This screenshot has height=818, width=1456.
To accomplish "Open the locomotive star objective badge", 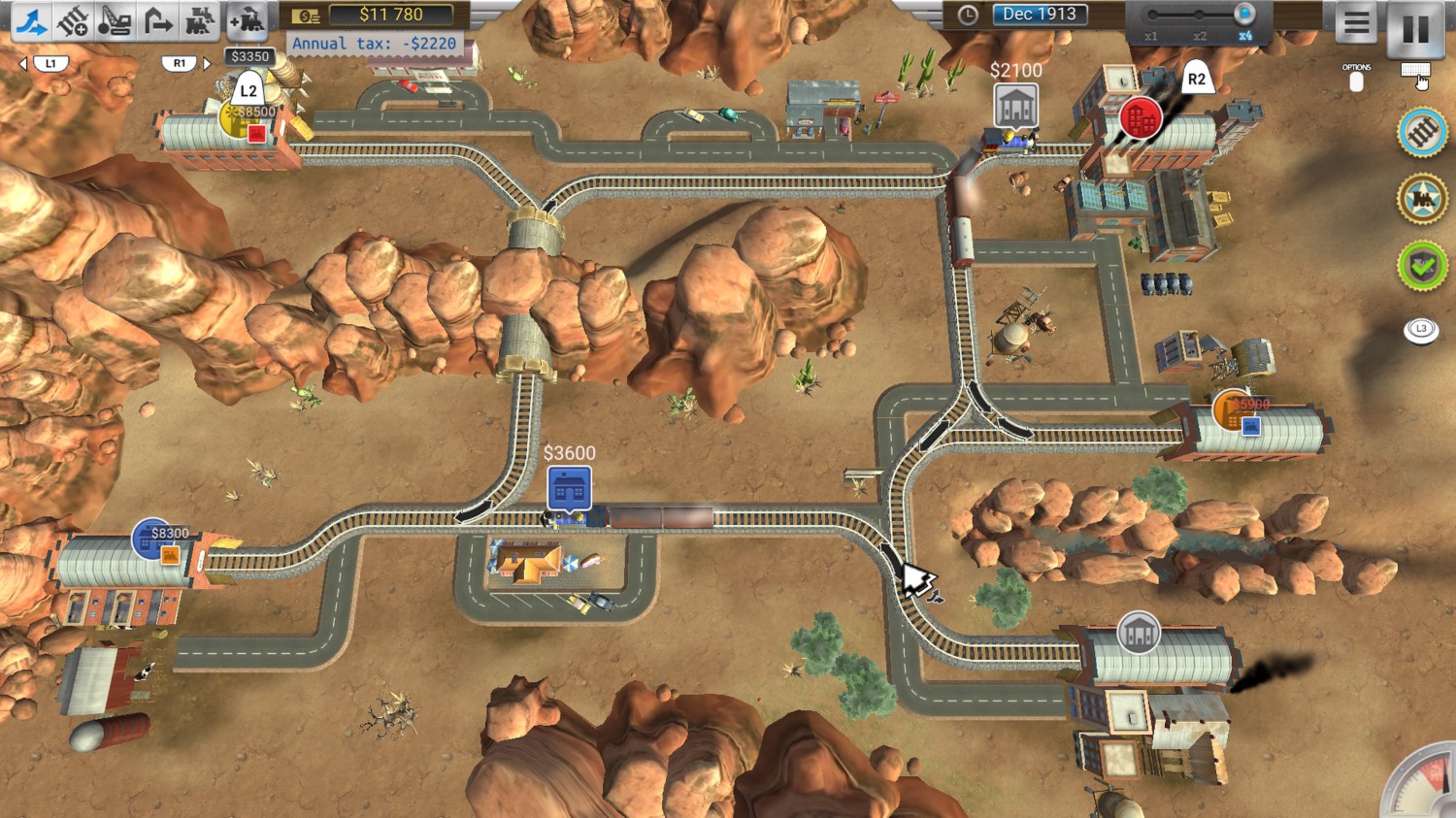I will click(1422, 199).
